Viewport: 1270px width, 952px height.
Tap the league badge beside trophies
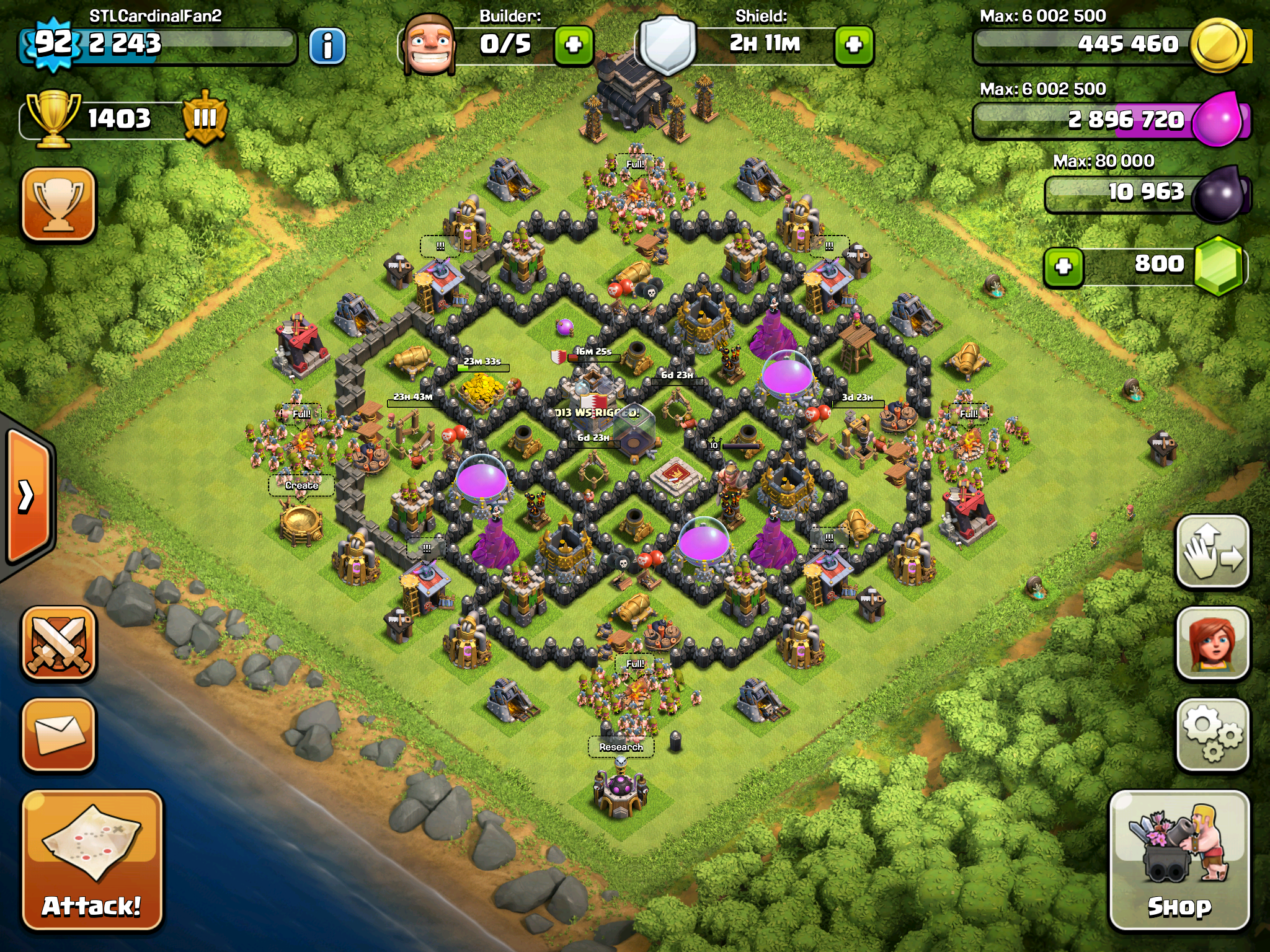[x=205, y=118]
